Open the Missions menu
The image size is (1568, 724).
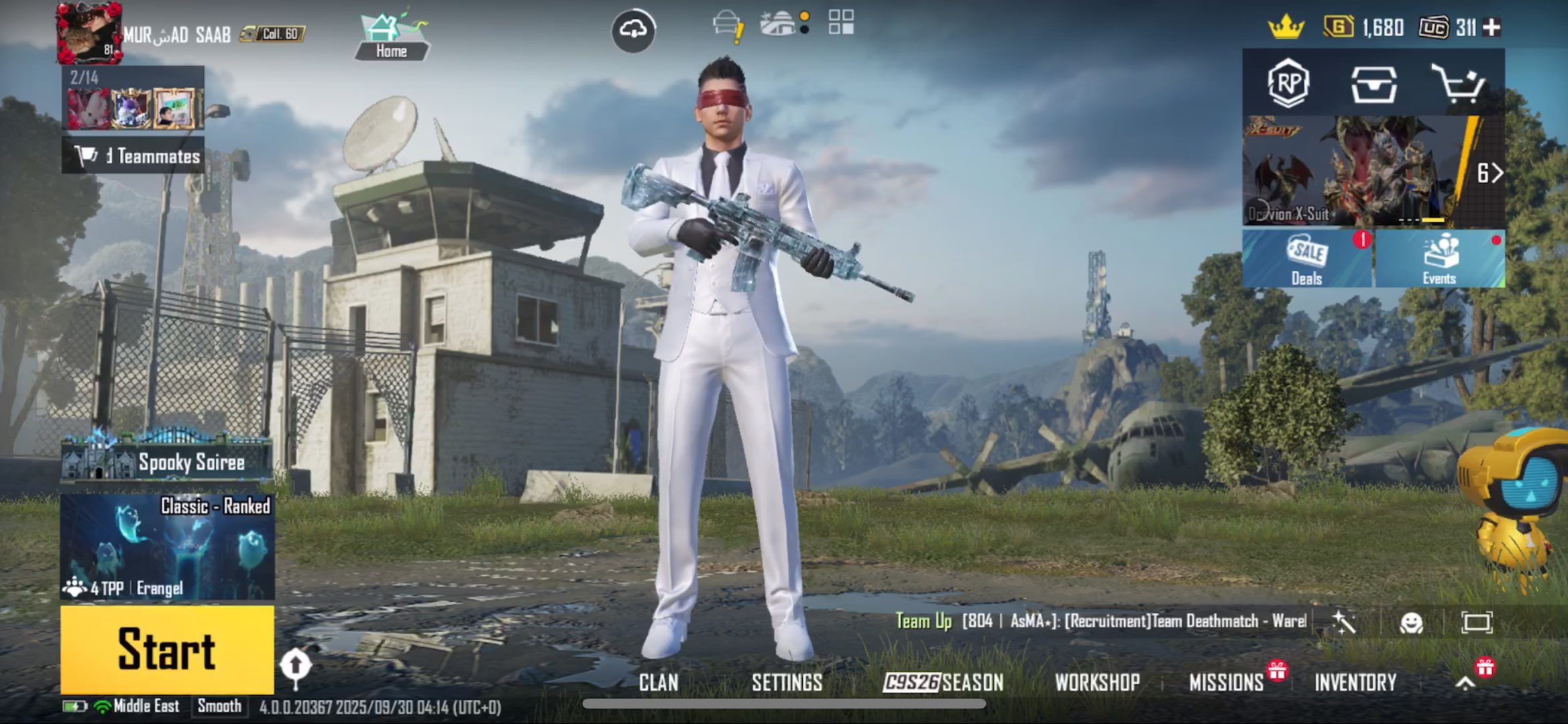1226,682
